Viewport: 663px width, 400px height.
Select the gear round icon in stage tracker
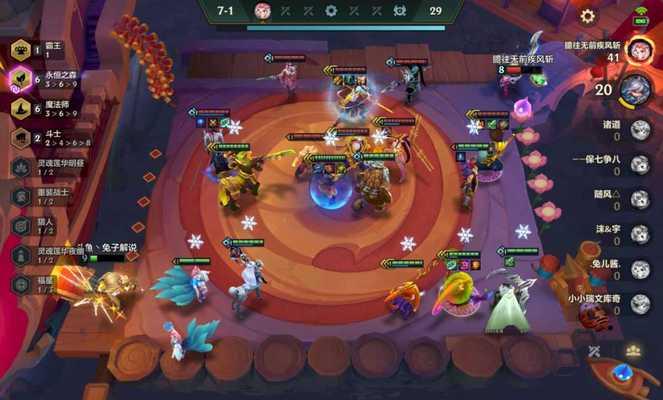pyautogui.click(x=331, y=11)
